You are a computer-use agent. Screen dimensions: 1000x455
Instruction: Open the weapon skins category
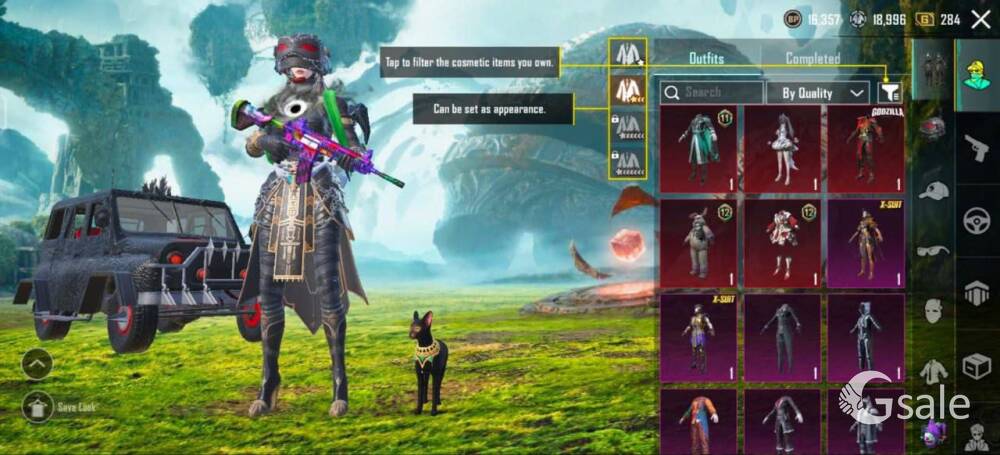tap(976, 148)
